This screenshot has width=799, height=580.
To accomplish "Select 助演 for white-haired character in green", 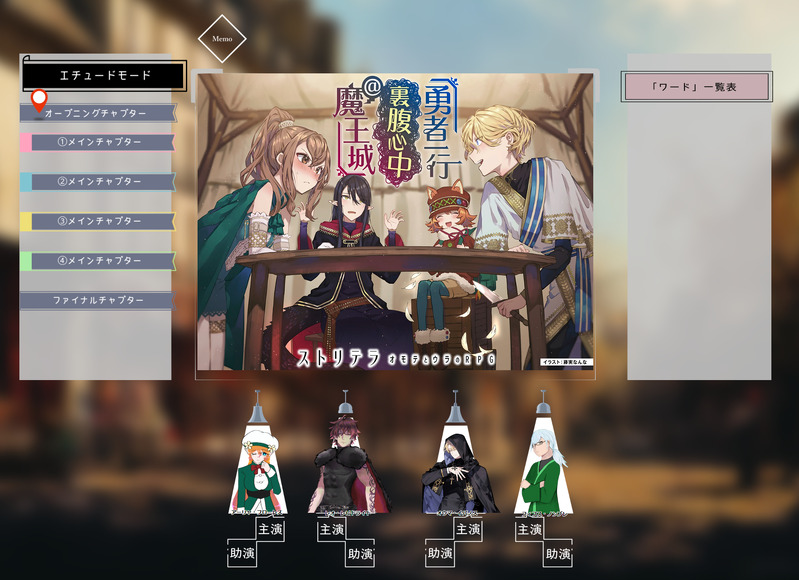I will coord(558,554).
